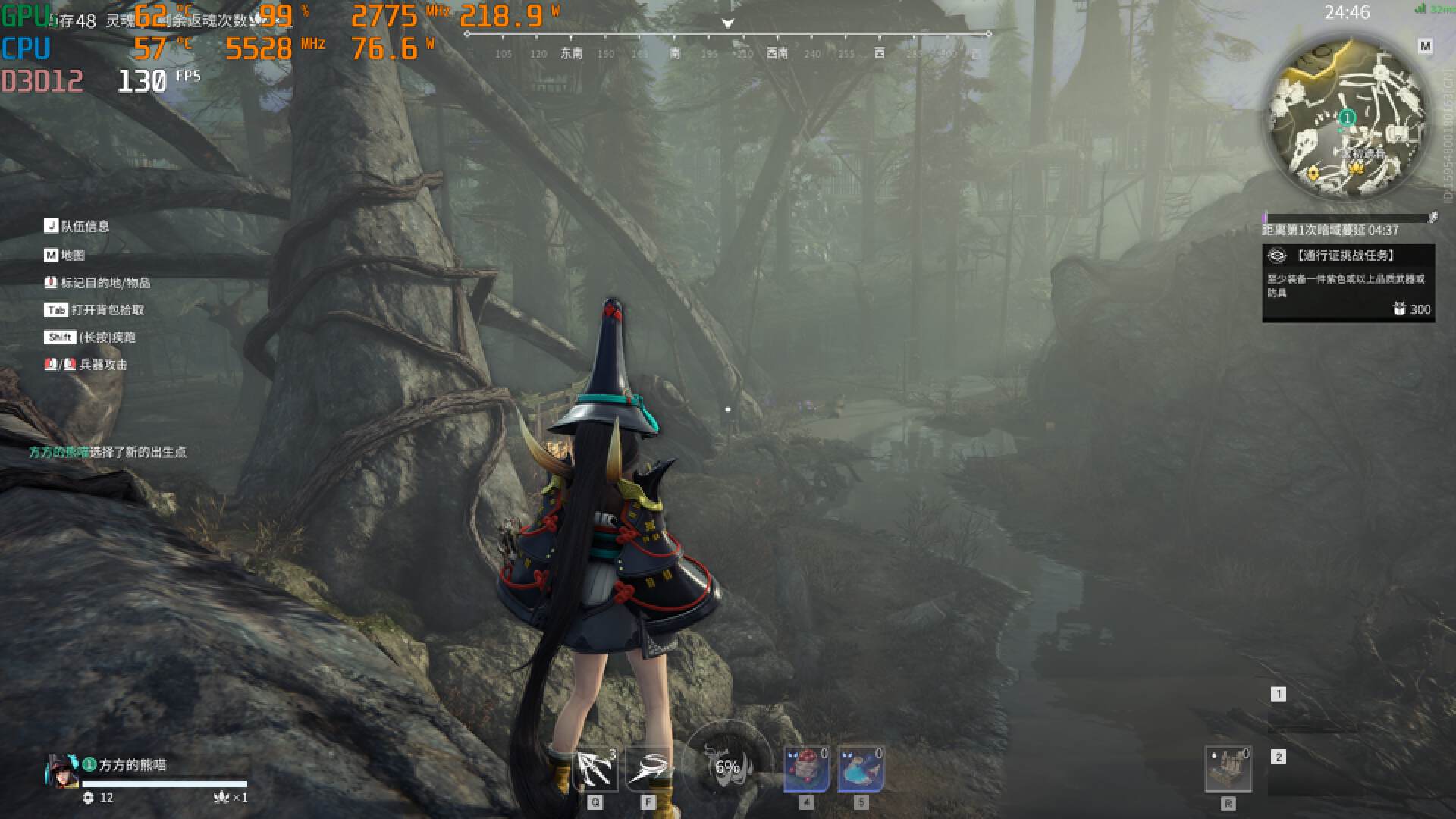This screenshot has width=1456, height=819.
Task: Select the red berry basket item slot
Action: pos(805,769)
